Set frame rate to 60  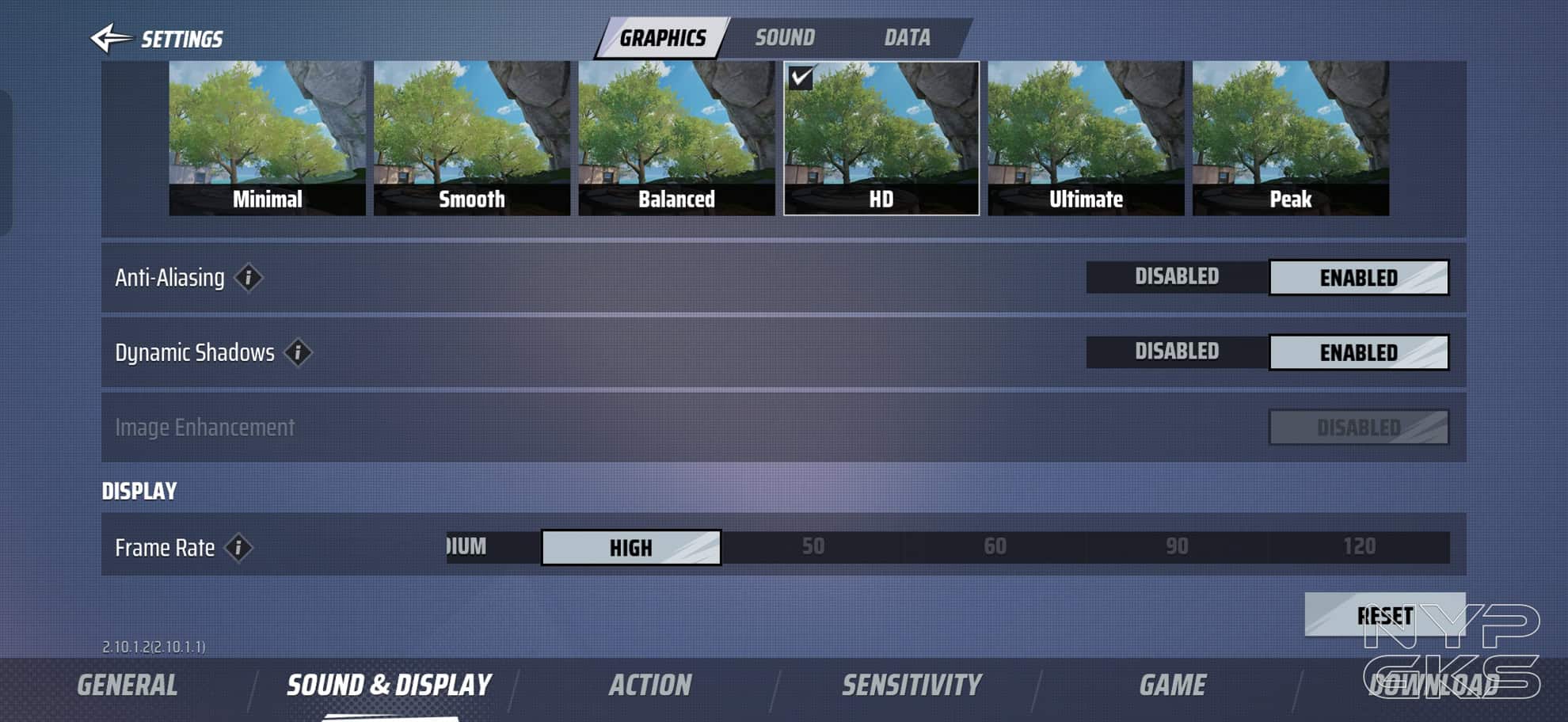(995, 547)
